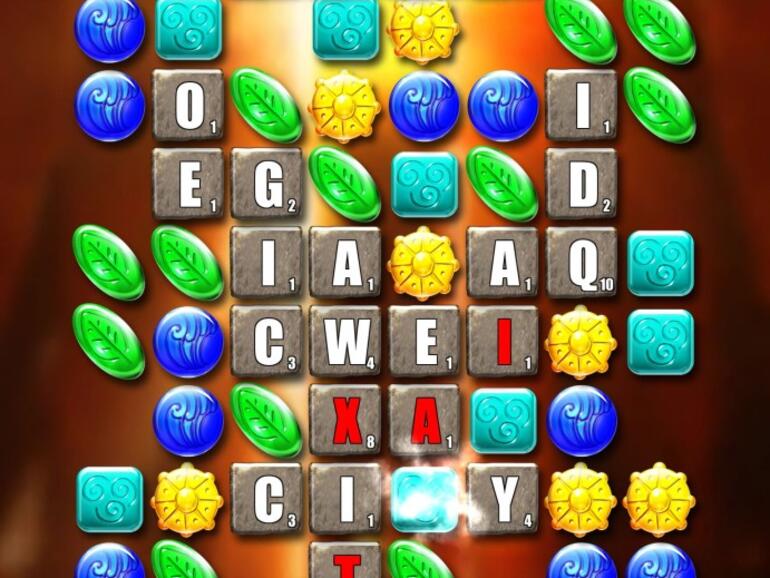Choose the Y letter tile
770x578 pixels.
tap(502, 498)
